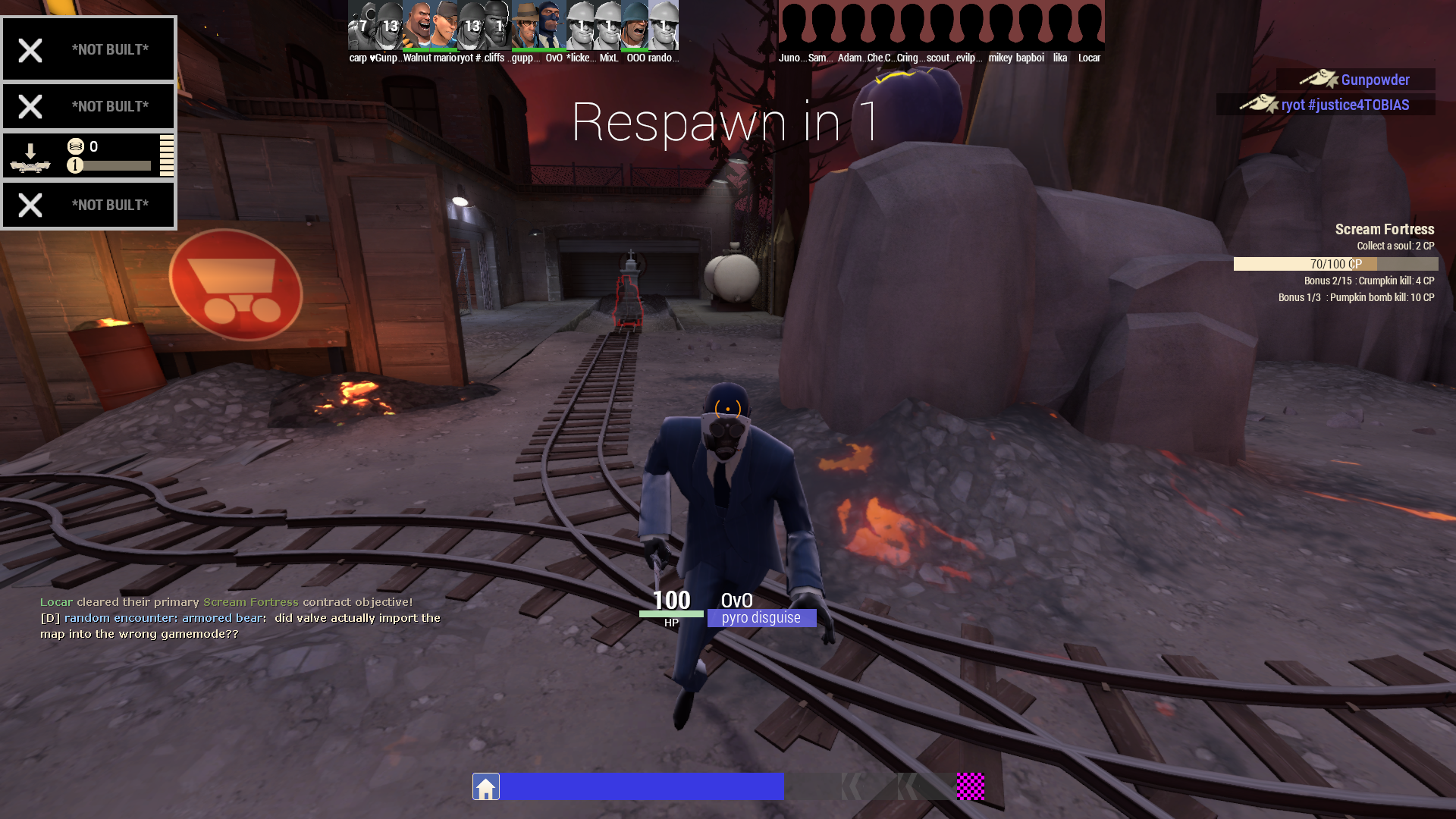
Task: Click Juno's silhouette on the enemy team list
Action: coord(793,25)
